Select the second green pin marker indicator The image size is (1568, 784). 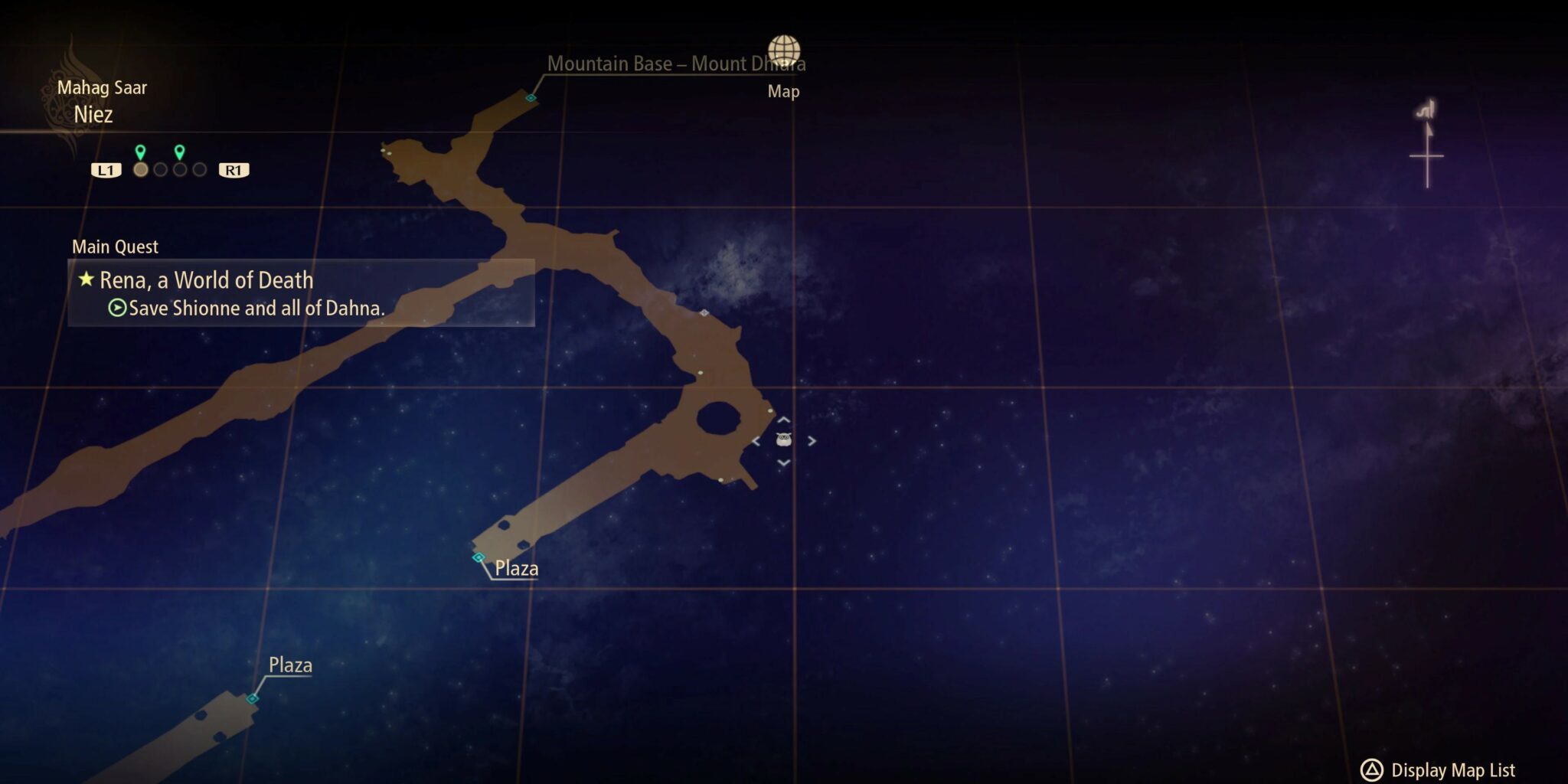[180, 151]
